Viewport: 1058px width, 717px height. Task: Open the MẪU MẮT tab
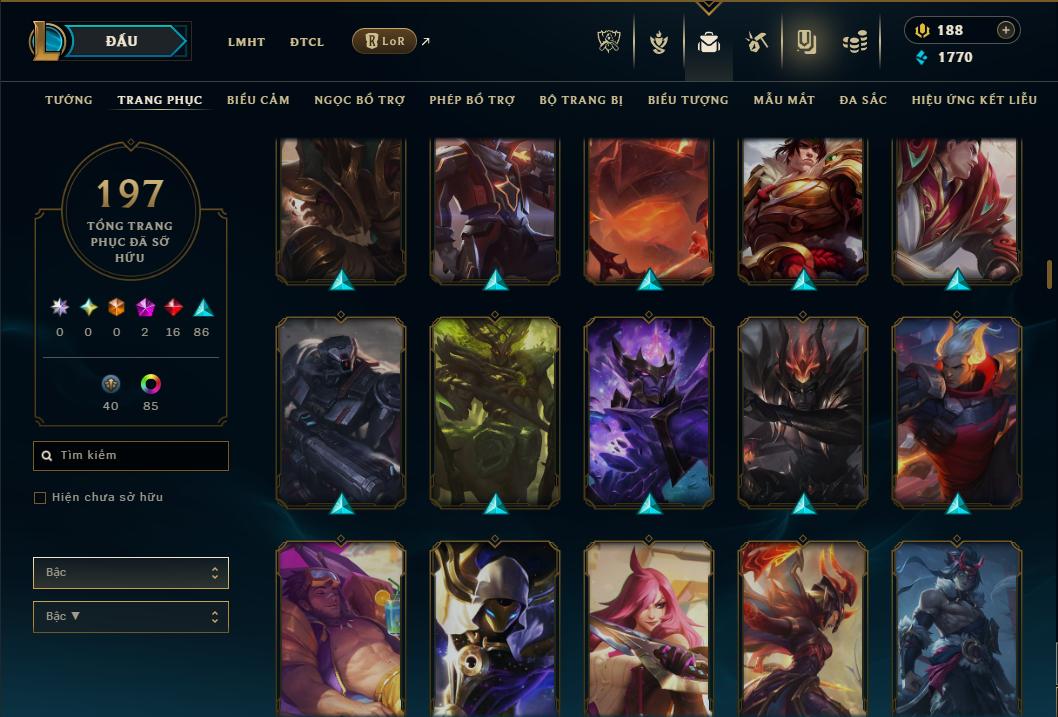pos(784,100)
